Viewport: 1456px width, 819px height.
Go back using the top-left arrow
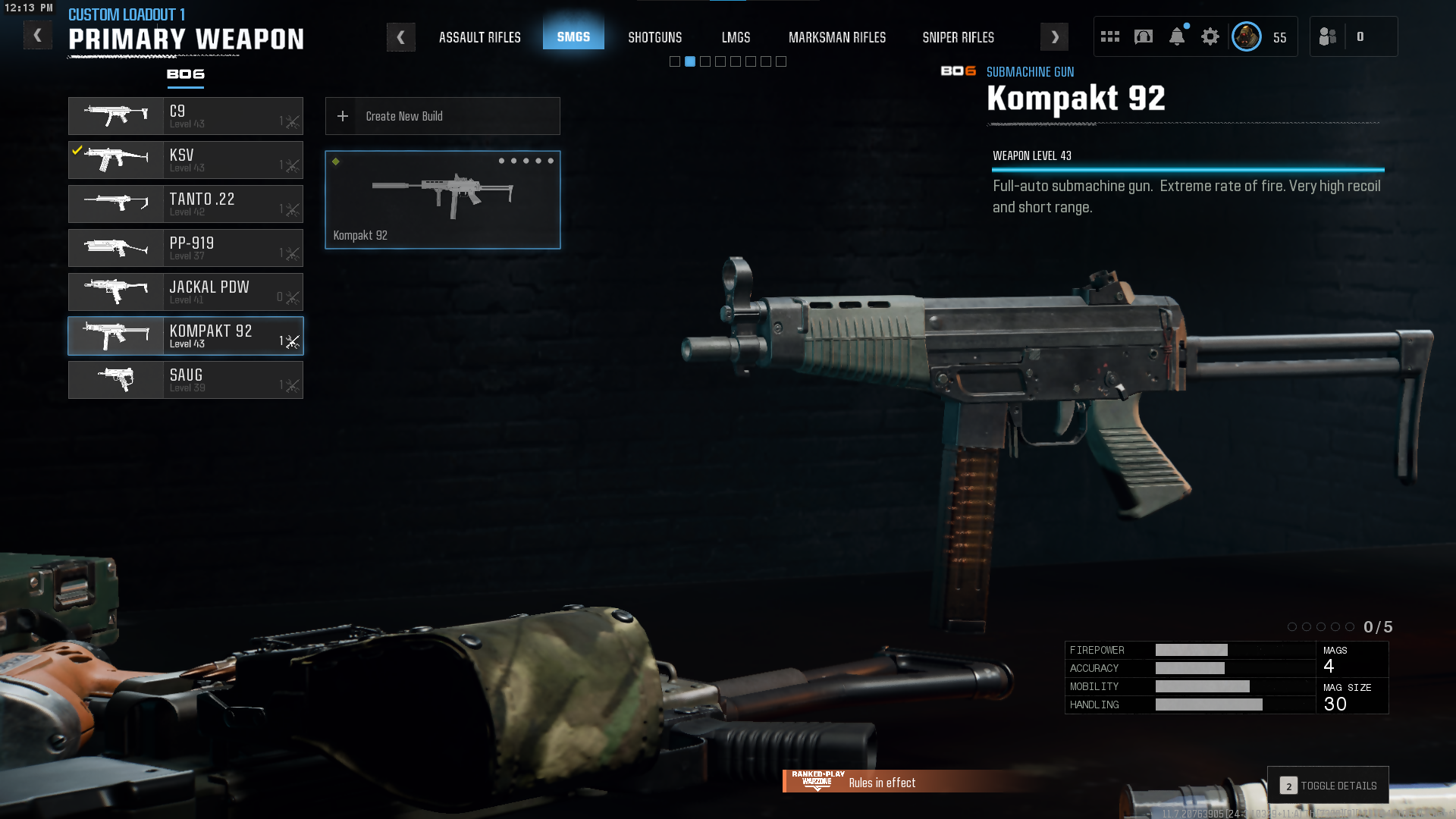coord(37,36)
